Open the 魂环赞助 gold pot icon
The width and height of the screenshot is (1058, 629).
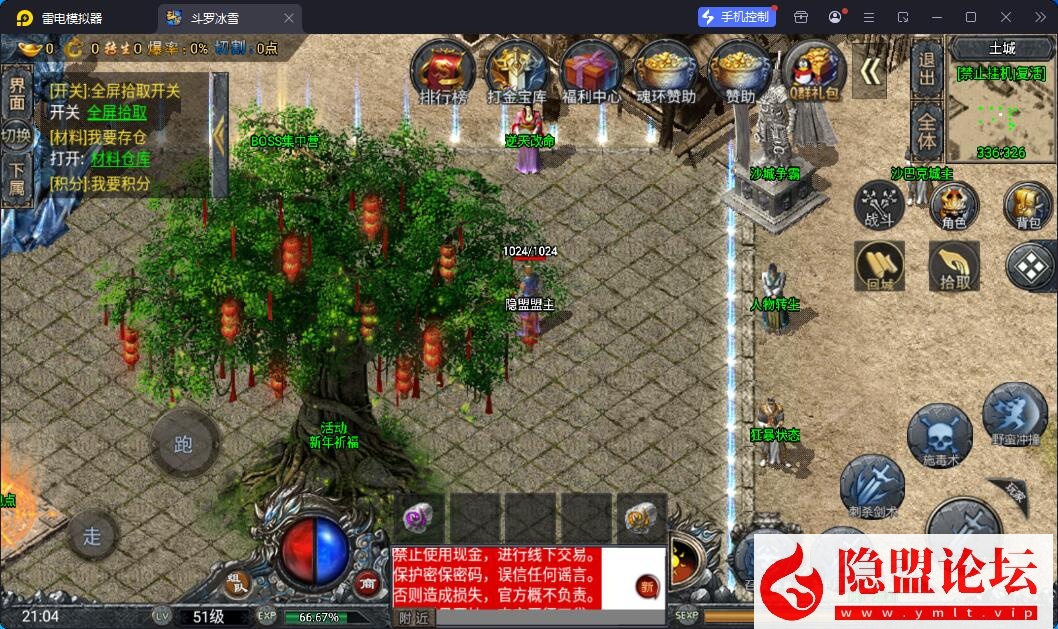pyautogui.click(x=665, y=70)
